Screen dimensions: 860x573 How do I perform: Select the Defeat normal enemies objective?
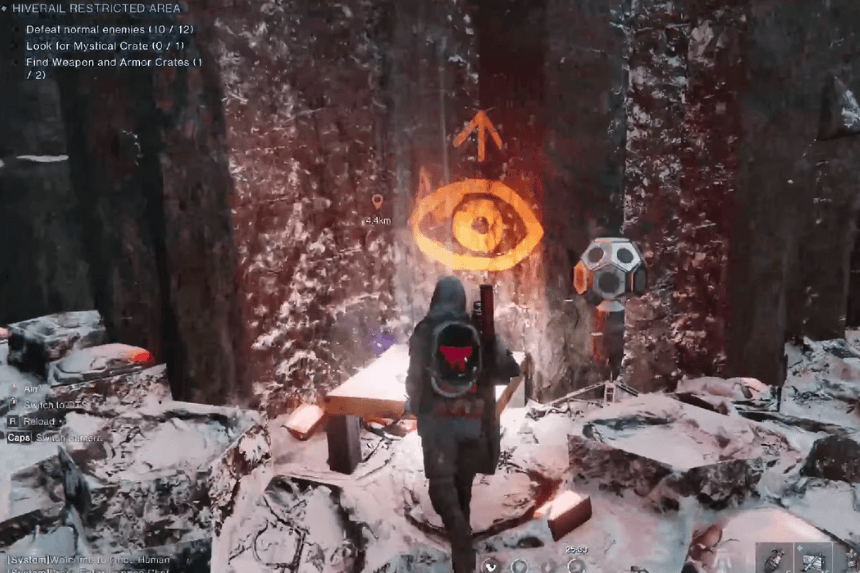(x=109, y=29)
